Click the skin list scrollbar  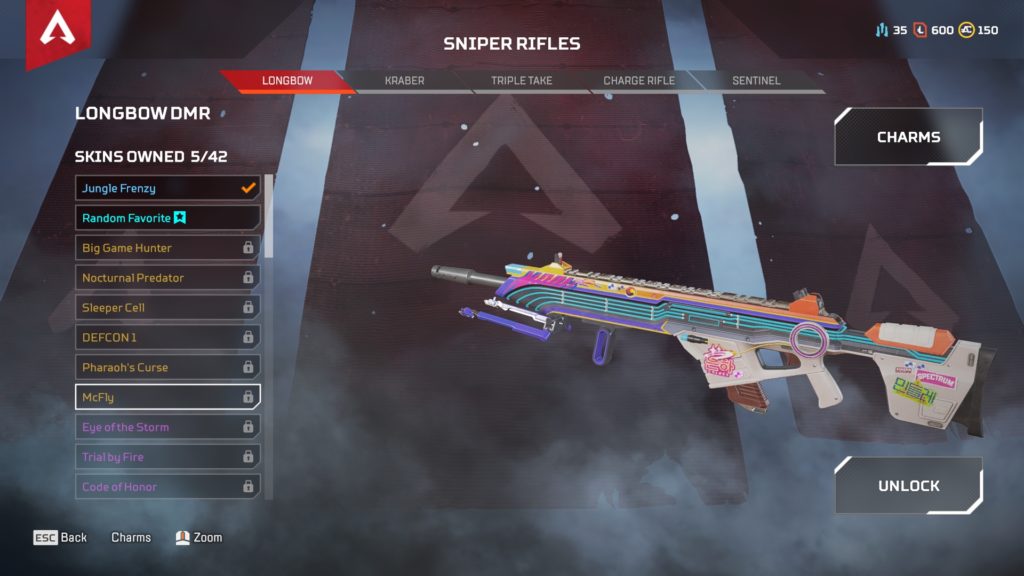268,216
